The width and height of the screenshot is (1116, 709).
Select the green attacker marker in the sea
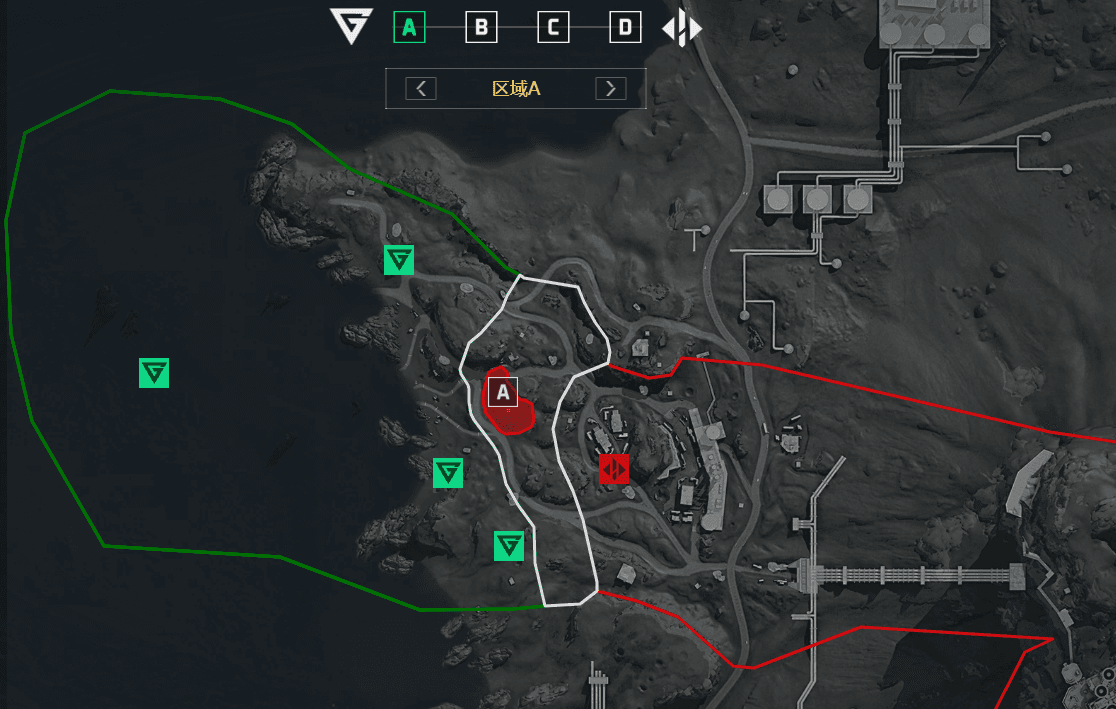pos(154,373)
